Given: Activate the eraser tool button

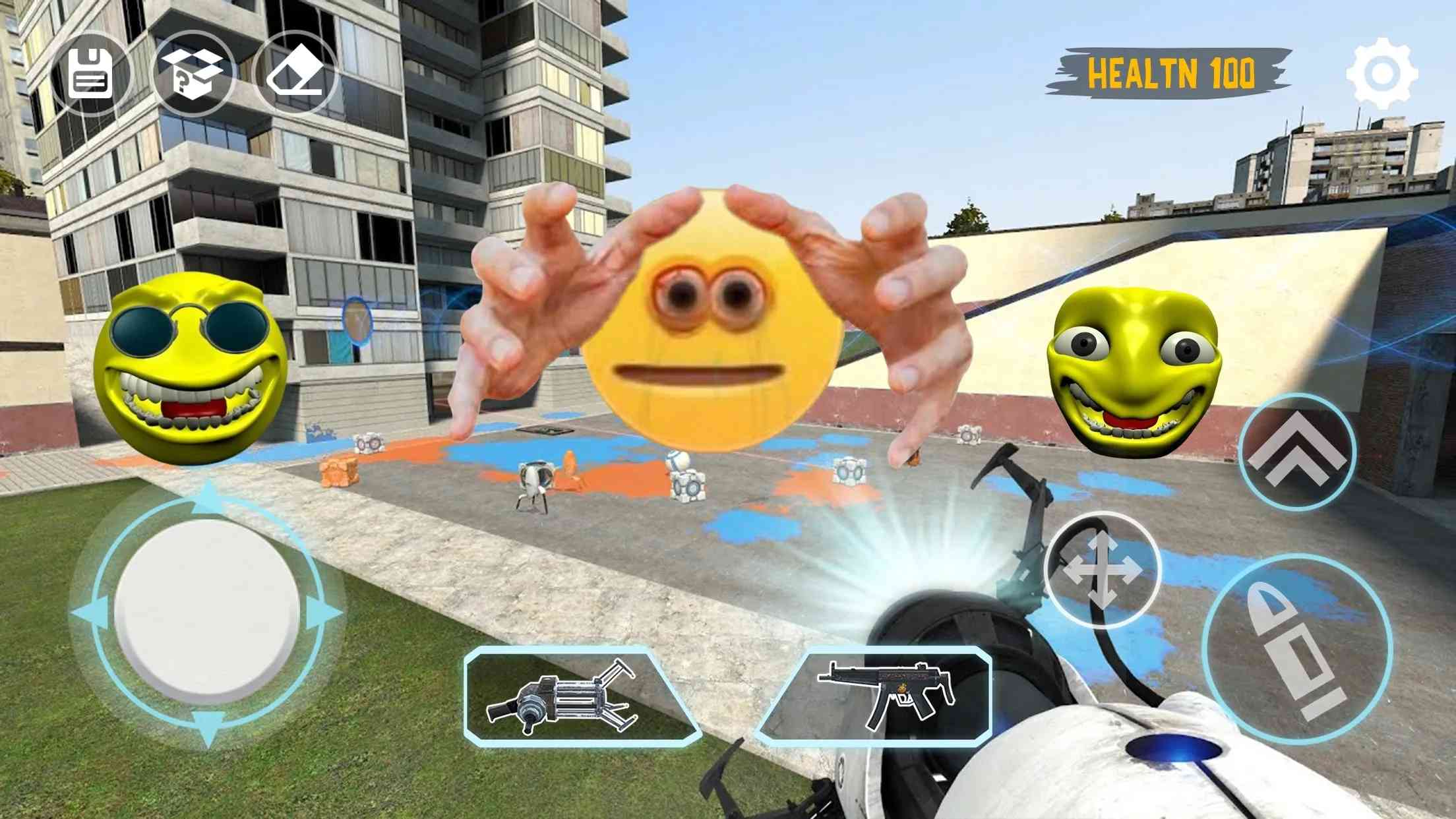Looking at the screenshot, I should tap(295, 74).
